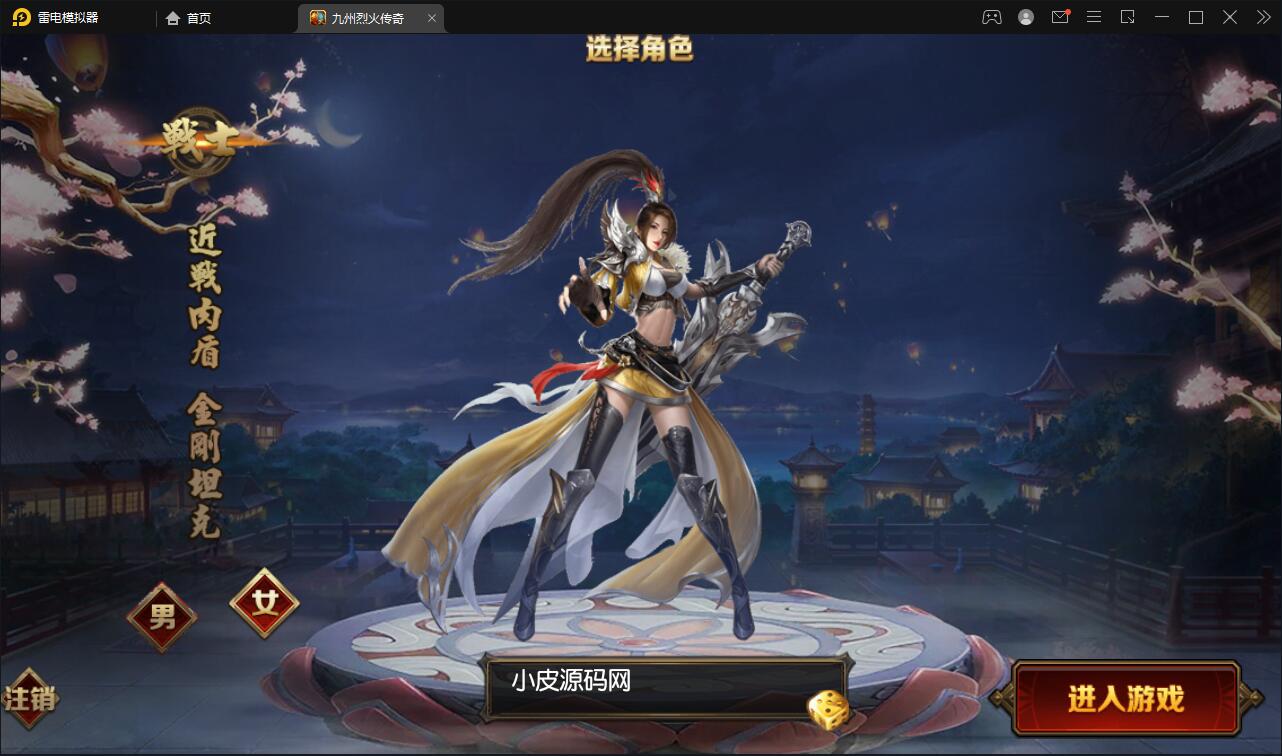Select the male (男) character option

[x=163, y=617]
